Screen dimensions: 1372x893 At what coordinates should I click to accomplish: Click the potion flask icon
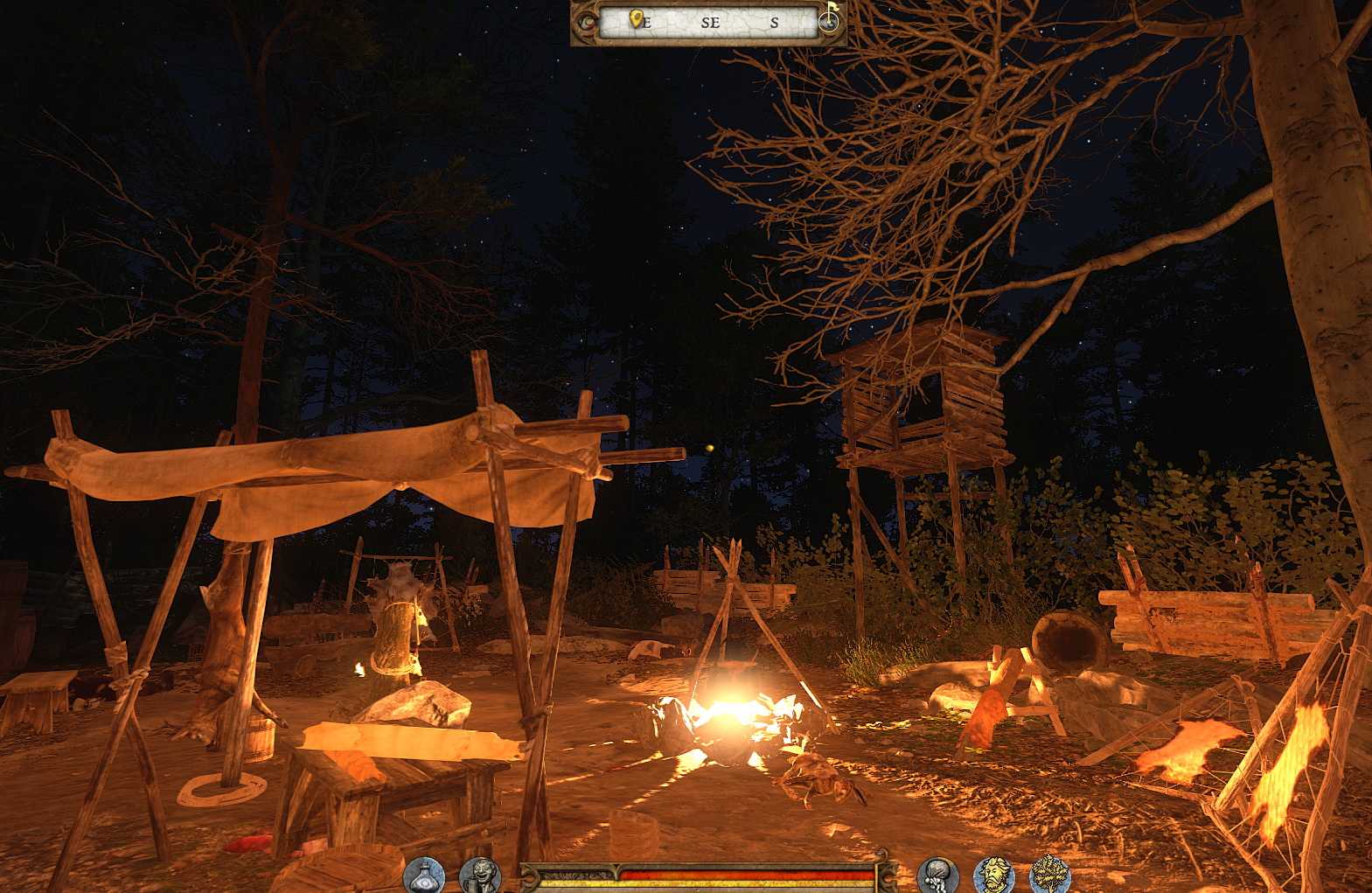coord(425,875)
